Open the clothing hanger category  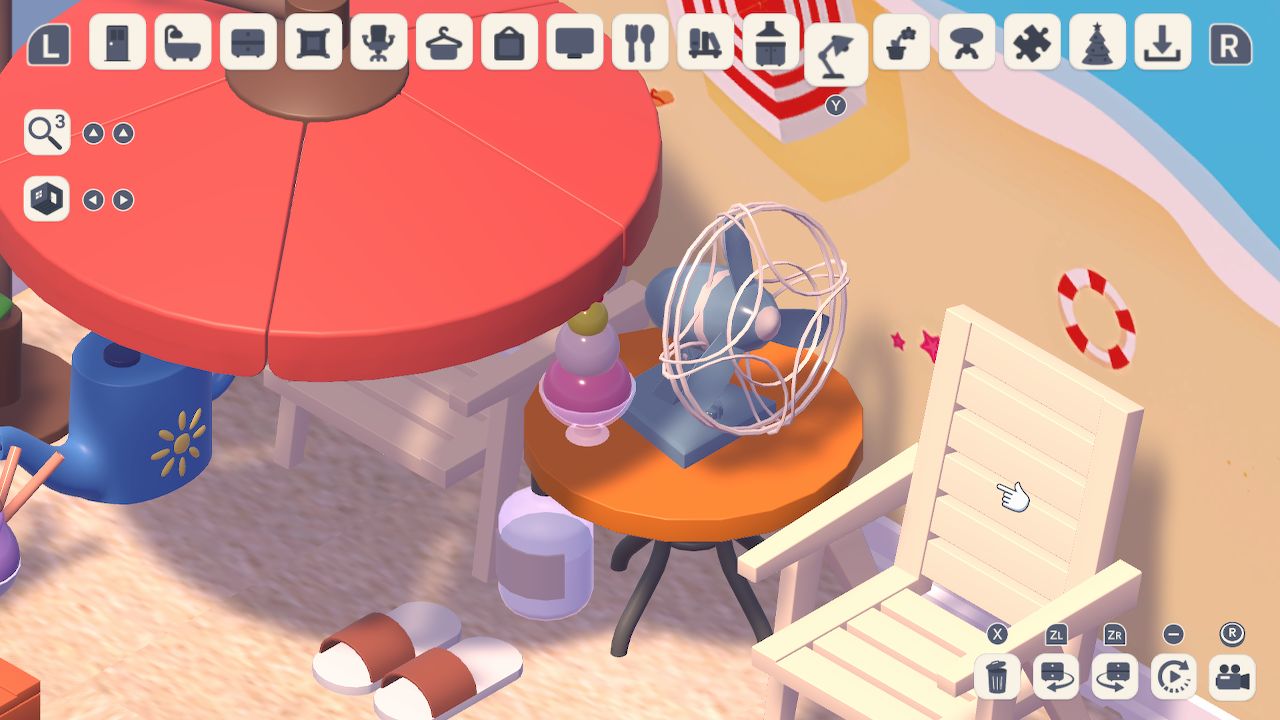pos(440,44)
